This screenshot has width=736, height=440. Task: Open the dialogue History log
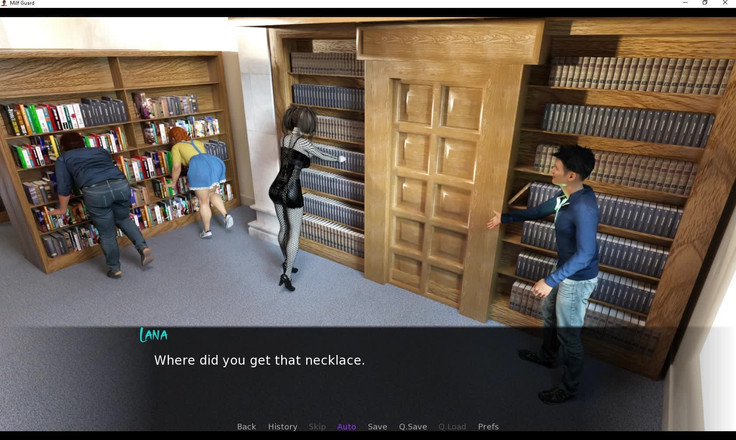[x=282, y=427]
